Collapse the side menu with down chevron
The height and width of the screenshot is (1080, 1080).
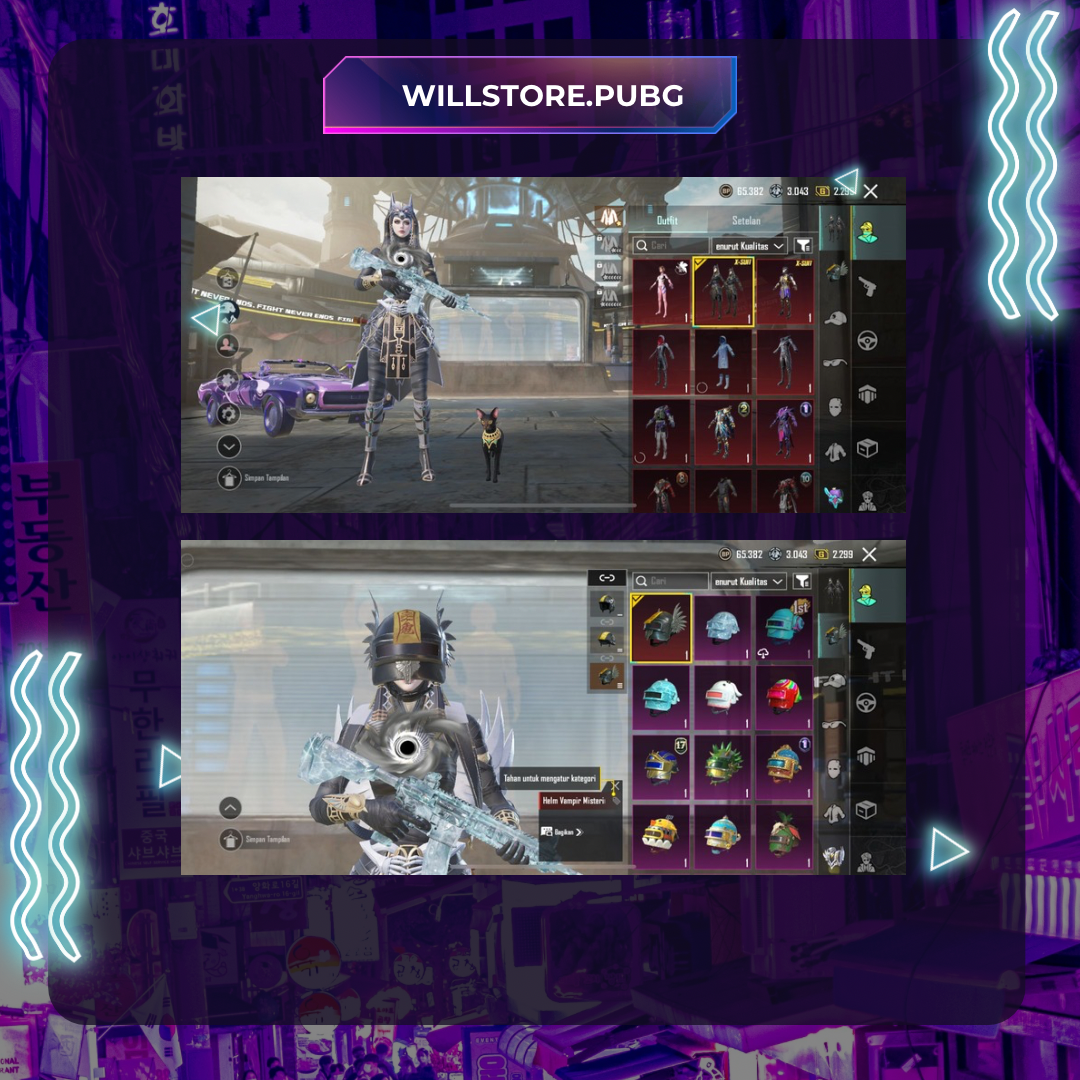point(230,447)
